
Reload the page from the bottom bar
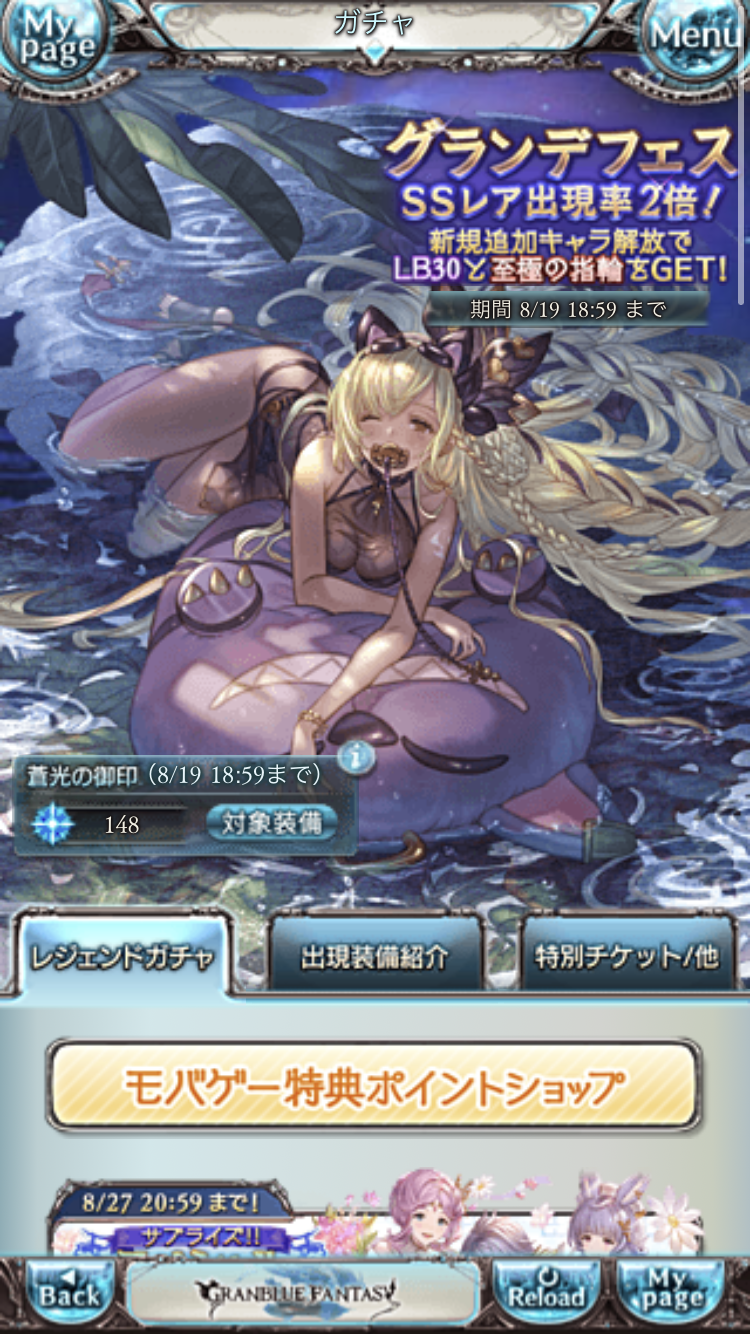pos(546,1294)
